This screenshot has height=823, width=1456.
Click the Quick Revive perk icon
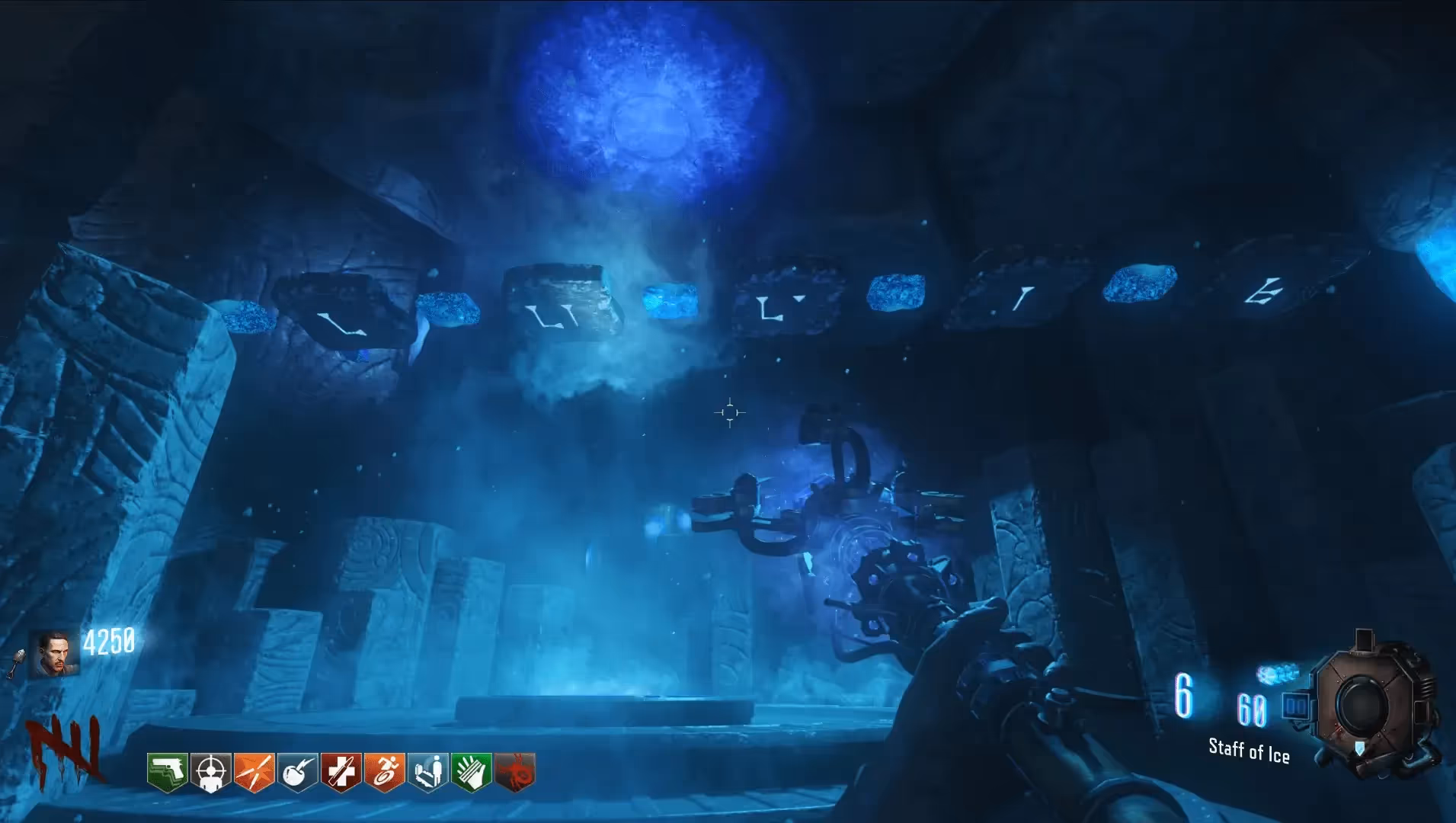pyautogui.click(x=428, y=772)
